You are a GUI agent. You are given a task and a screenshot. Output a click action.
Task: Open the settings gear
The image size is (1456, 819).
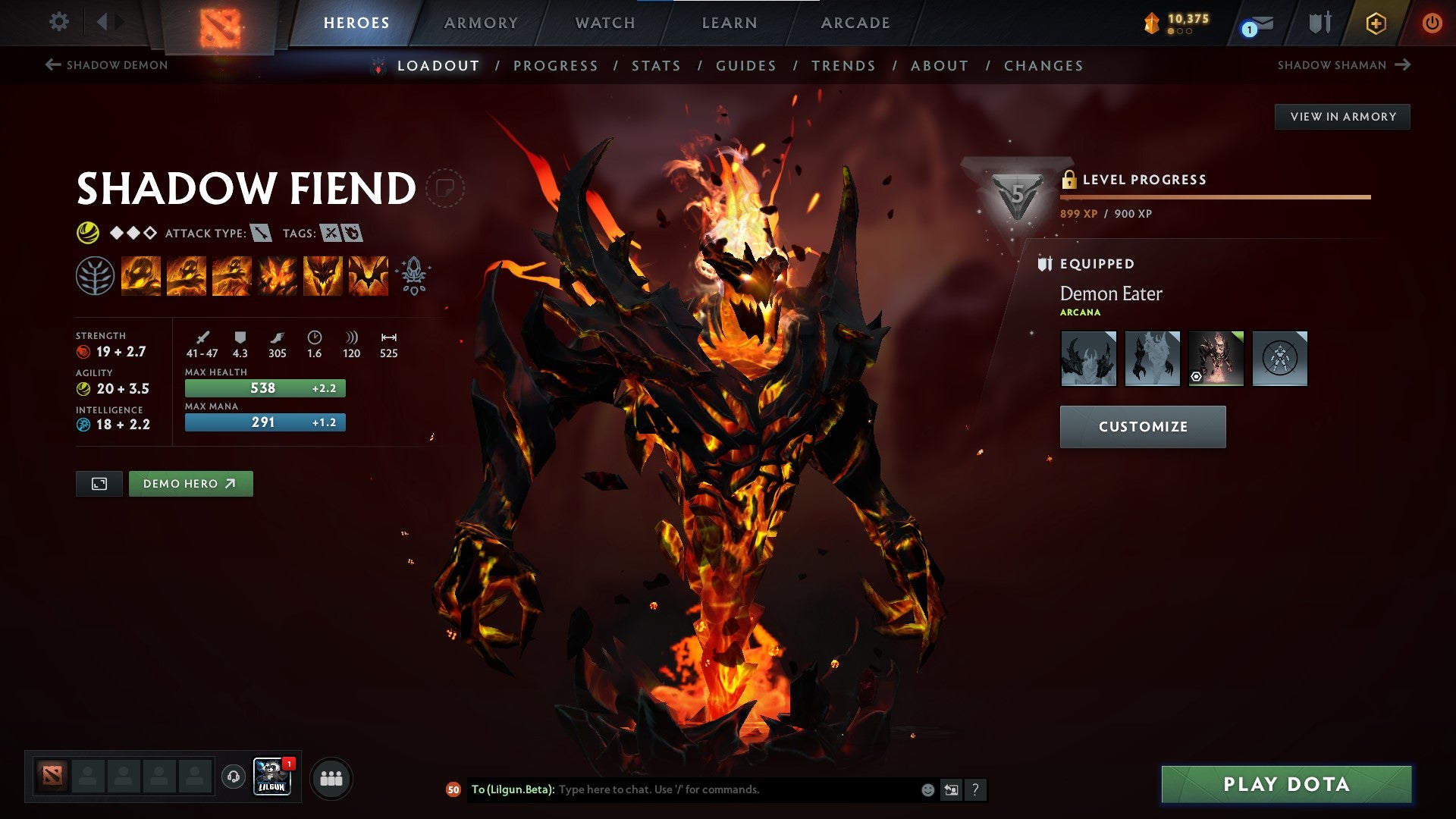point(59,22)
